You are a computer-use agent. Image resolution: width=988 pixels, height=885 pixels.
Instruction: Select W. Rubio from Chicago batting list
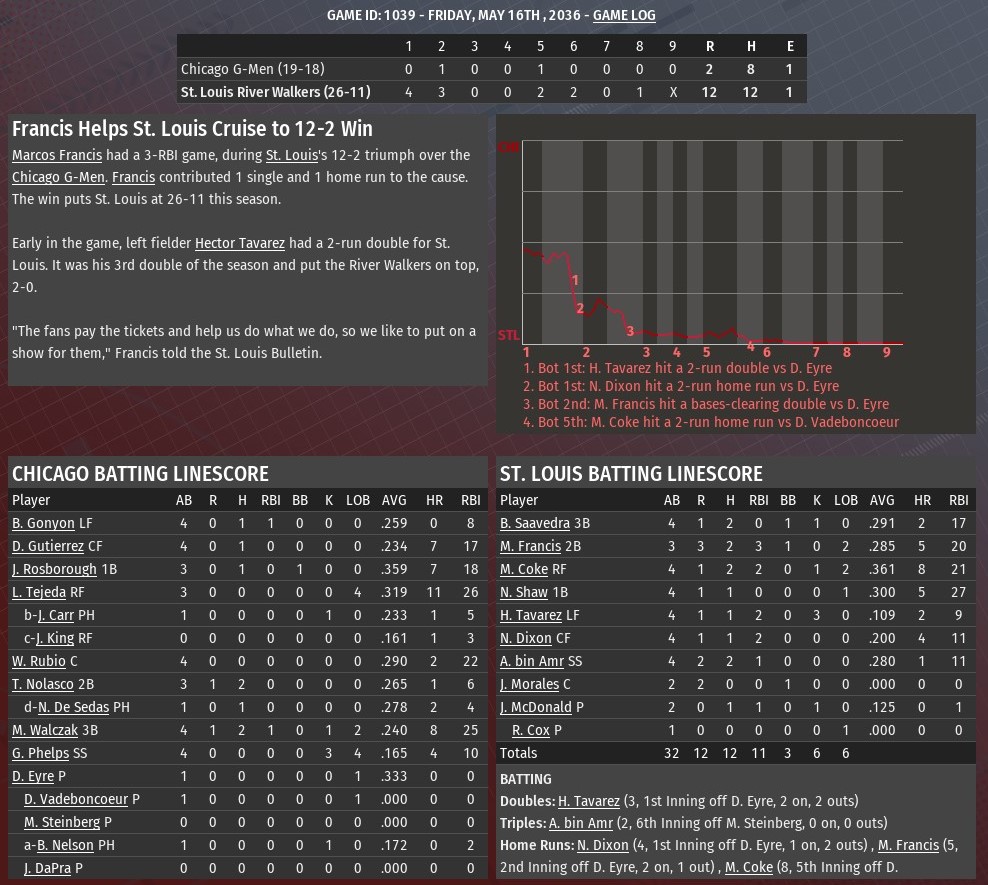pyautogui.click(x=38, y=661)
